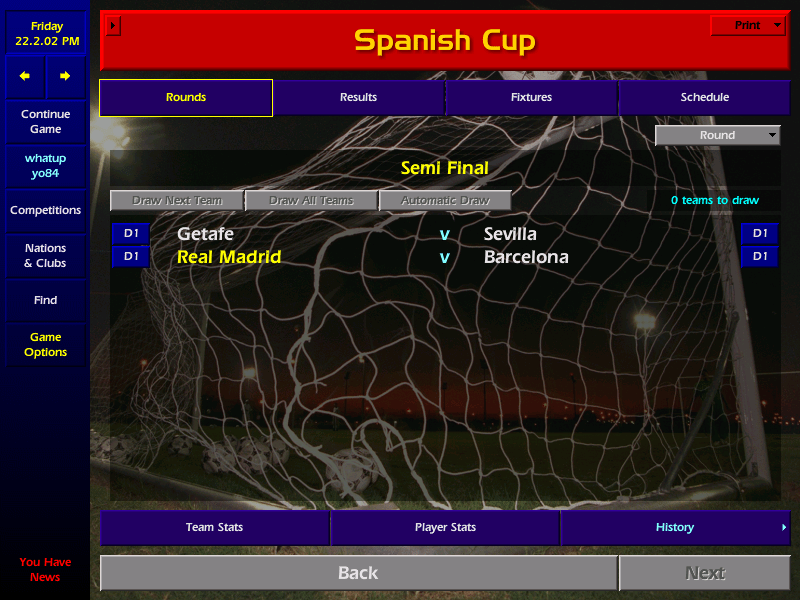Show Team Stats
Image resolution: width=800 pixels, height=600 pixels.
214,527
